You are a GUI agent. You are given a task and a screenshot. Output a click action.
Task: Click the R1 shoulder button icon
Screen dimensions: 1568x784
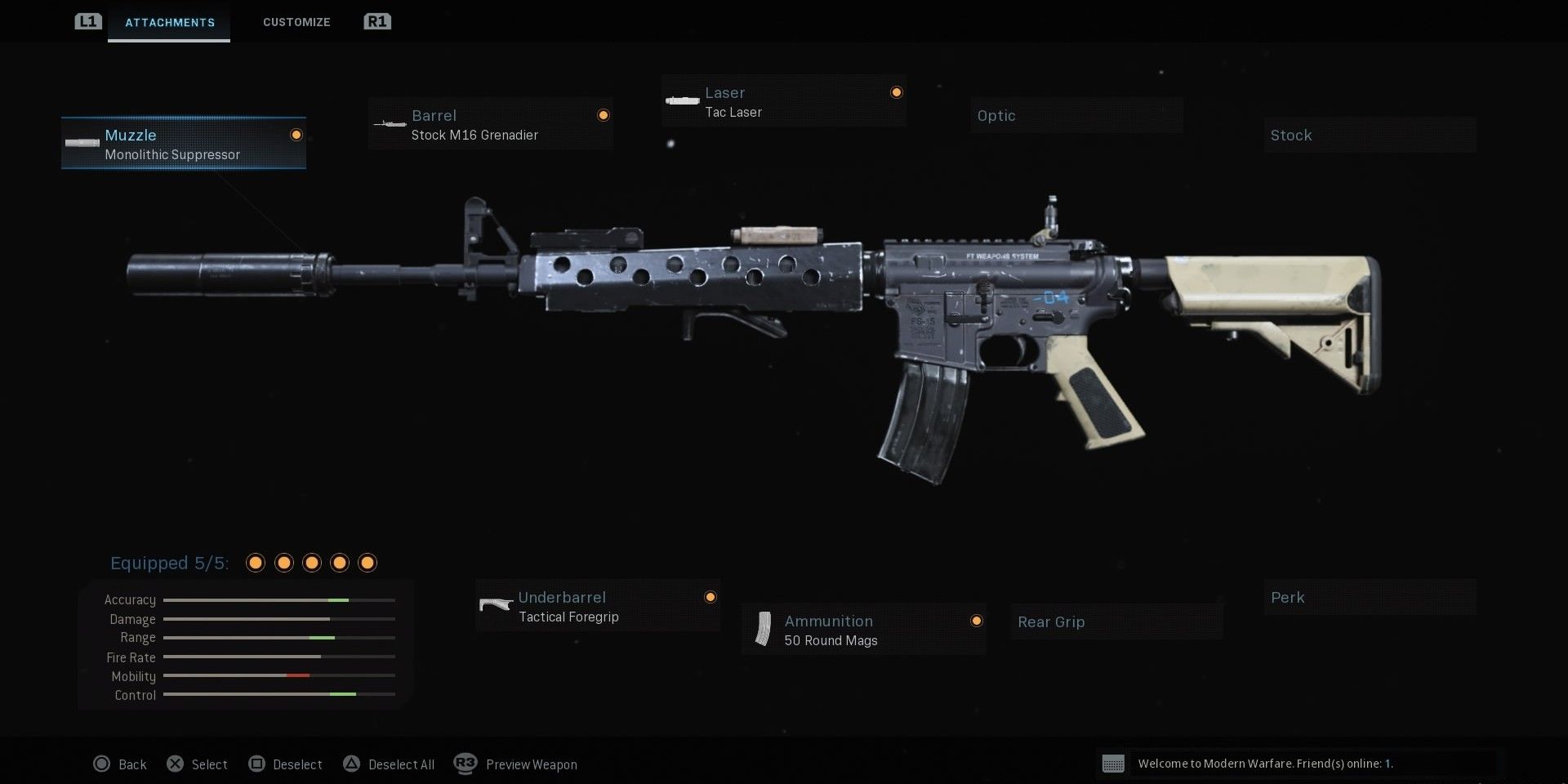tap(376, 22)
